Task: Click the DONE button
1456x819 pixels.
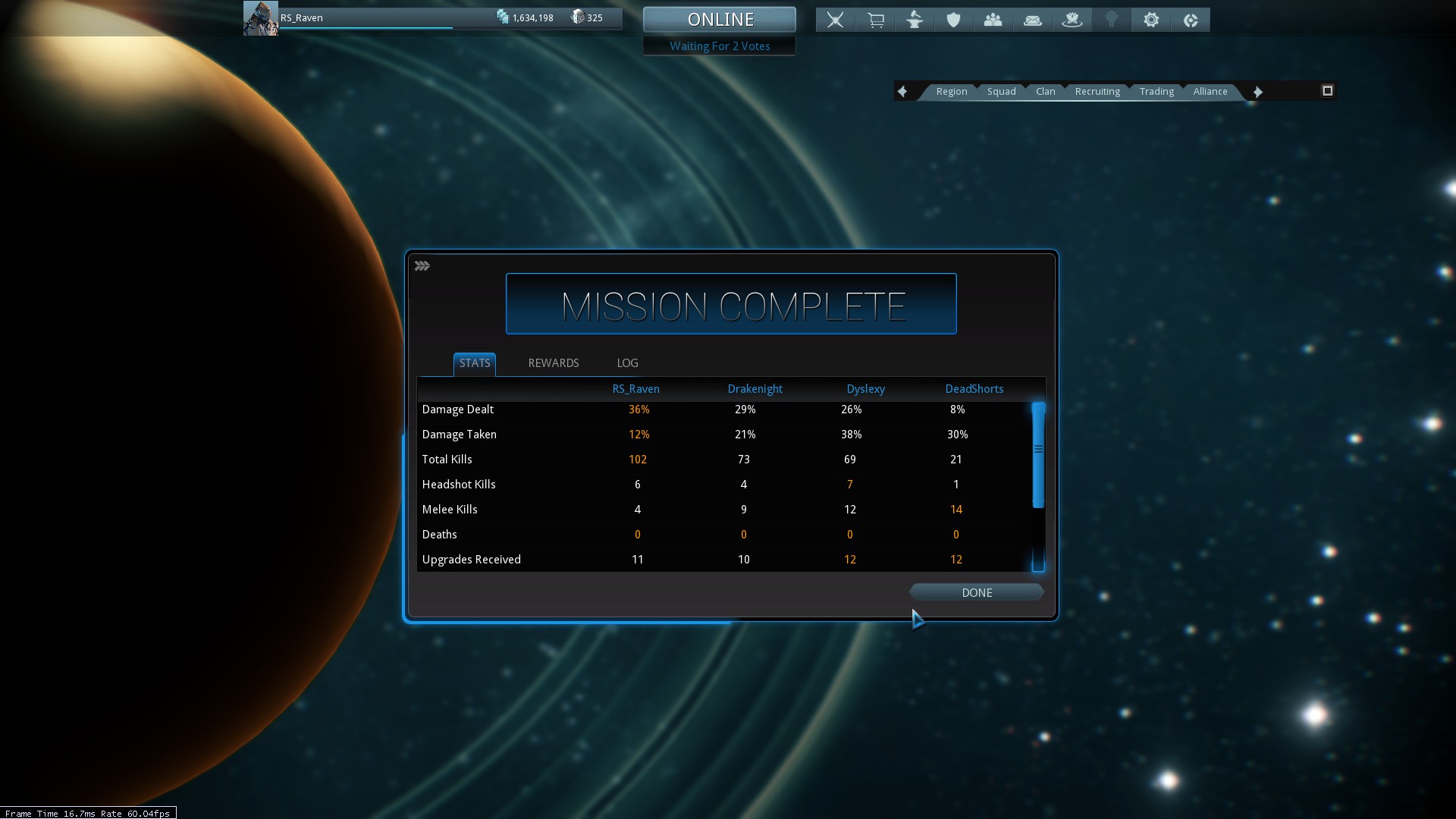Action: (x=976, y=592)
